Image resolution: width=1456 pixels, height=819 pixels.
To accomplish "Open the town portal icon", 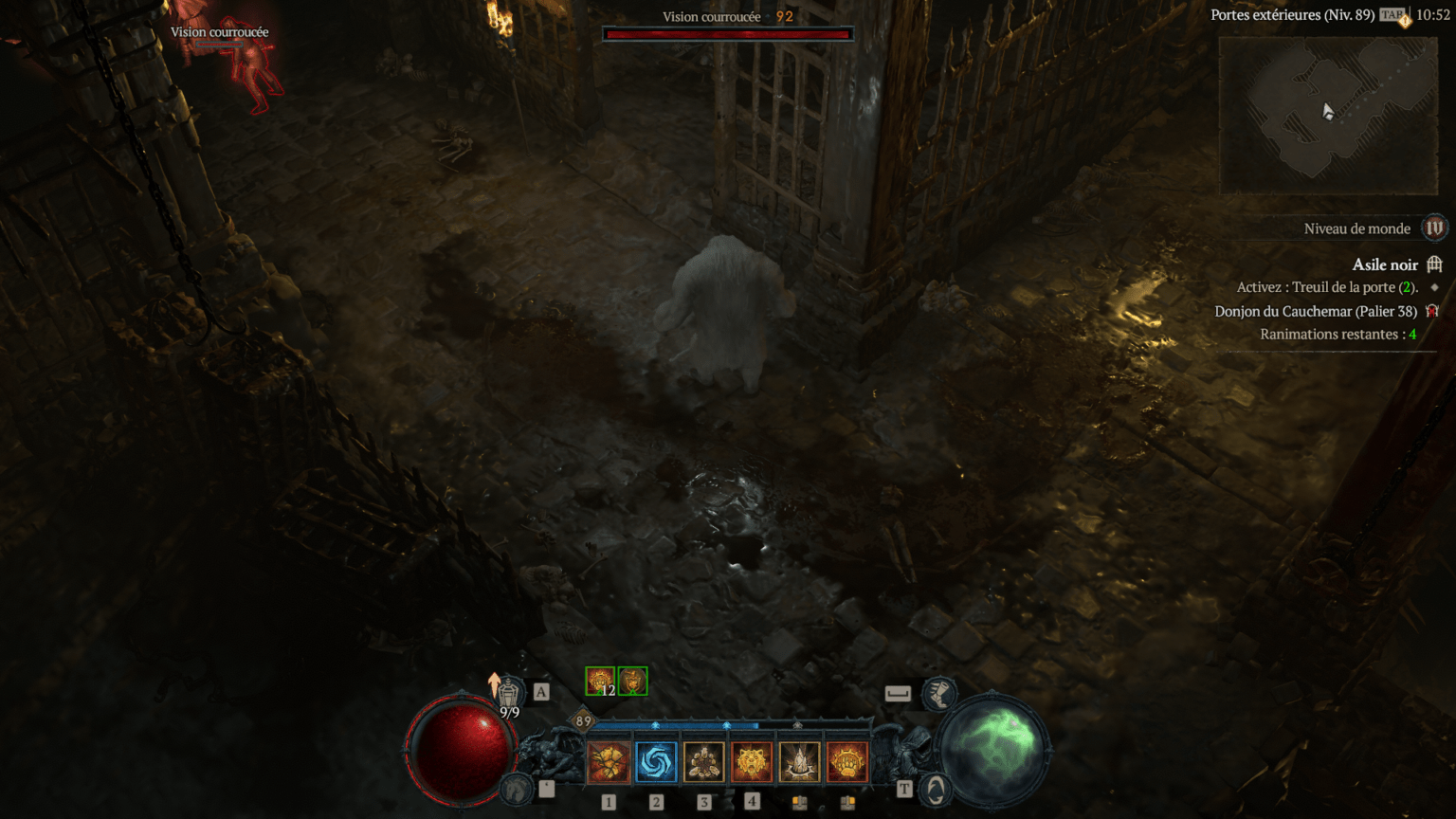I will (x=937, y=790).
